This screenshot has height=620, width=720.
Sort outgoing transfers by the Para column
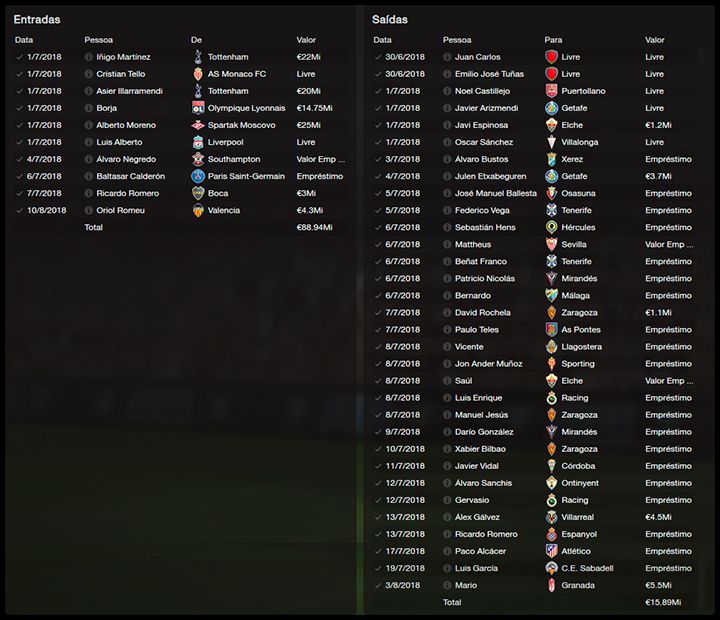click(553, 40)
